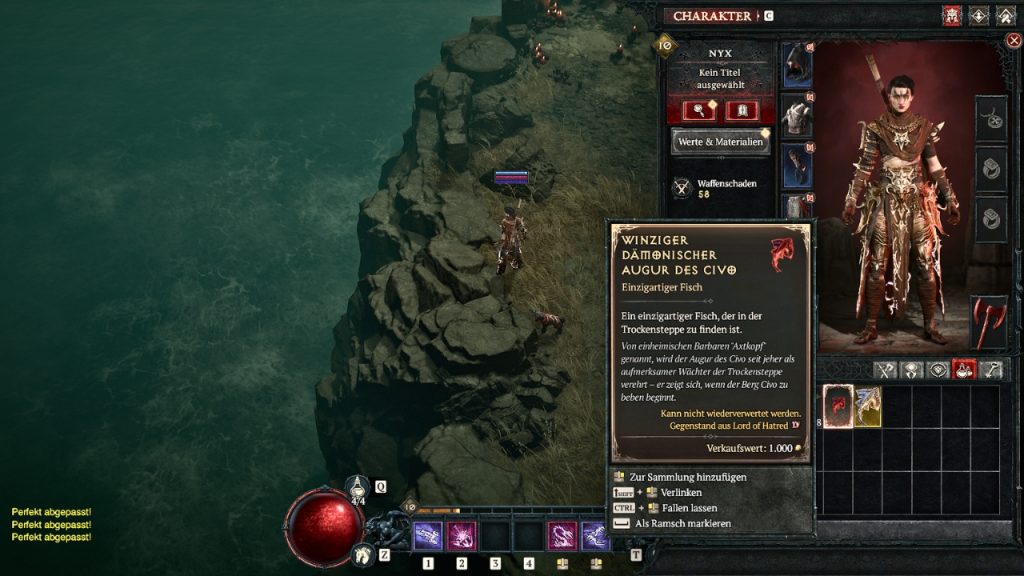
Task: Click the equipped red axe weapon slot
Action: point(989,321)
